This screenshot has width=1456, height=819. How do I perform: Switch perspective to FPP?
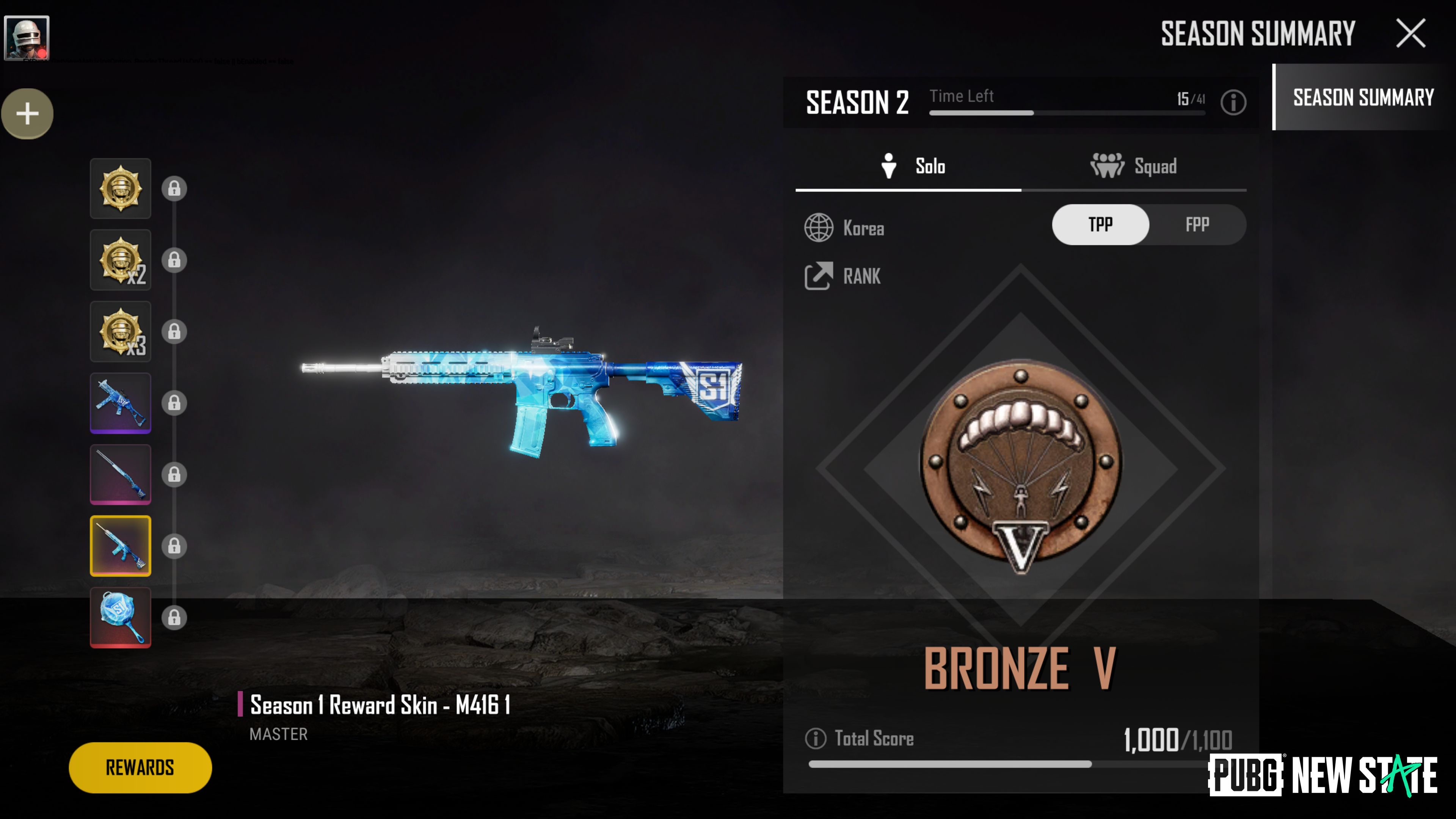click(x=1197, y=225)
